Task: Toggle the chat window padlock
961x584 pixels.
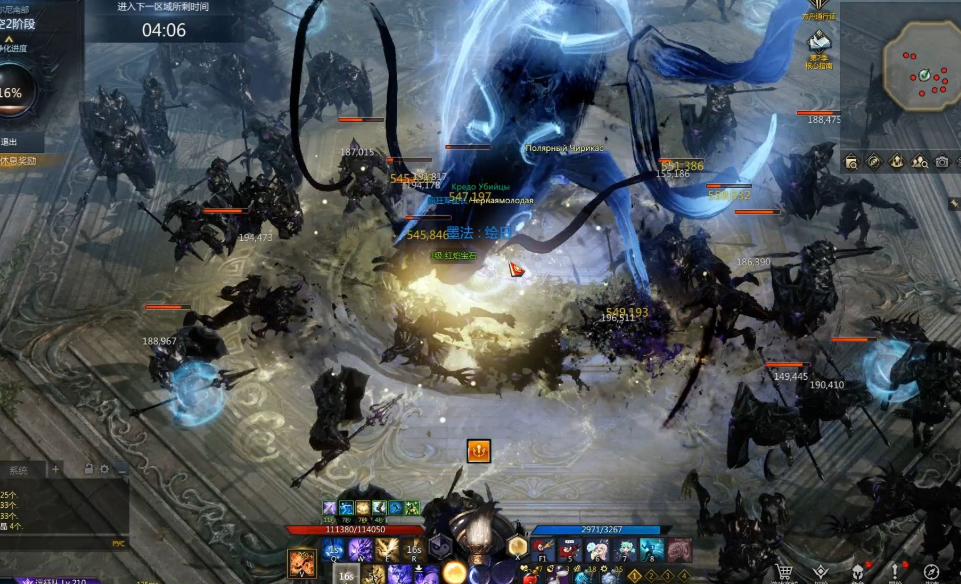Action: 89,469
